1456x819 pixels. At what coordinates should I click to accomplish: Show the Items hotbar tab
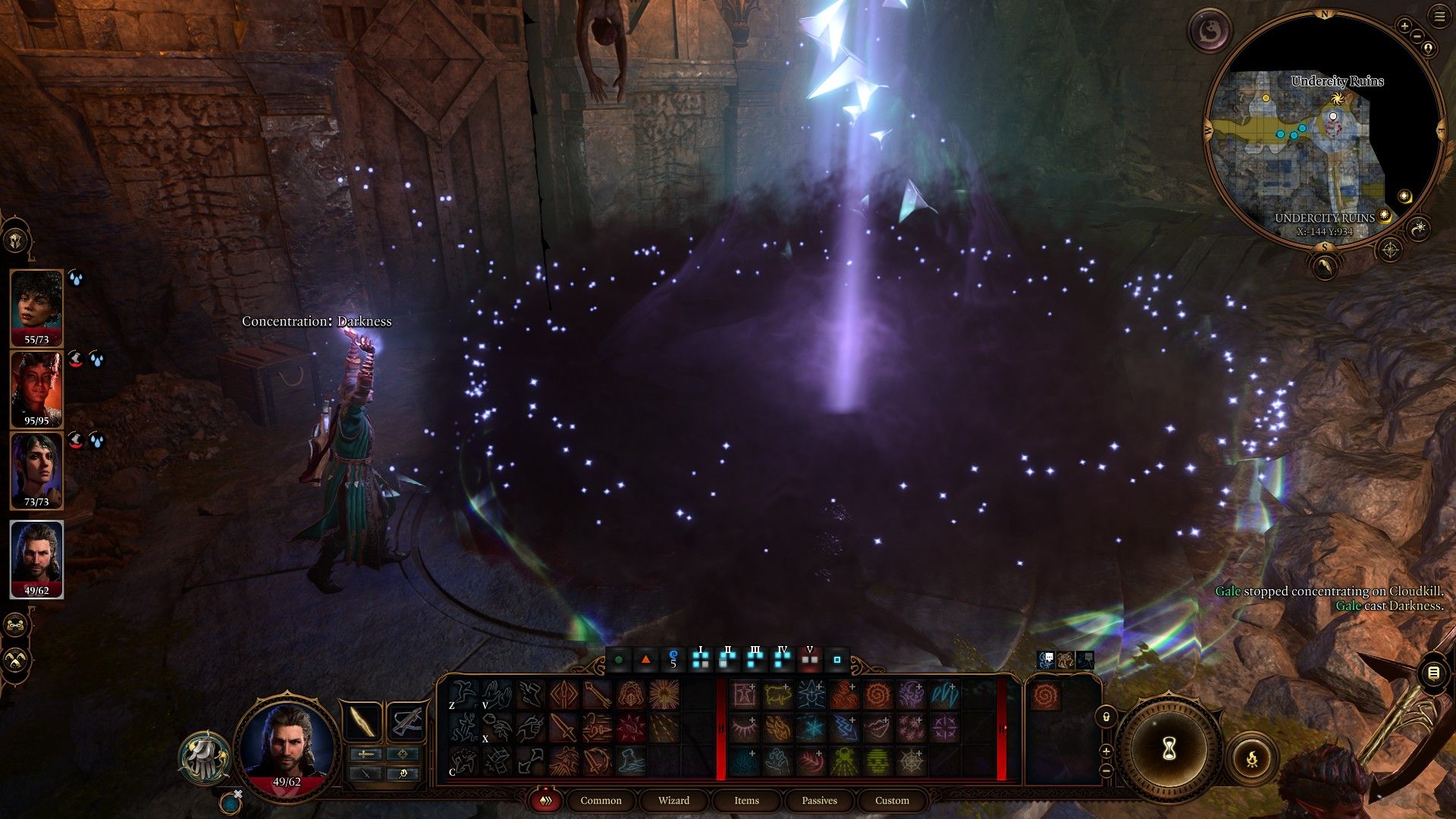pyautogui.click(x=746, y=801)
